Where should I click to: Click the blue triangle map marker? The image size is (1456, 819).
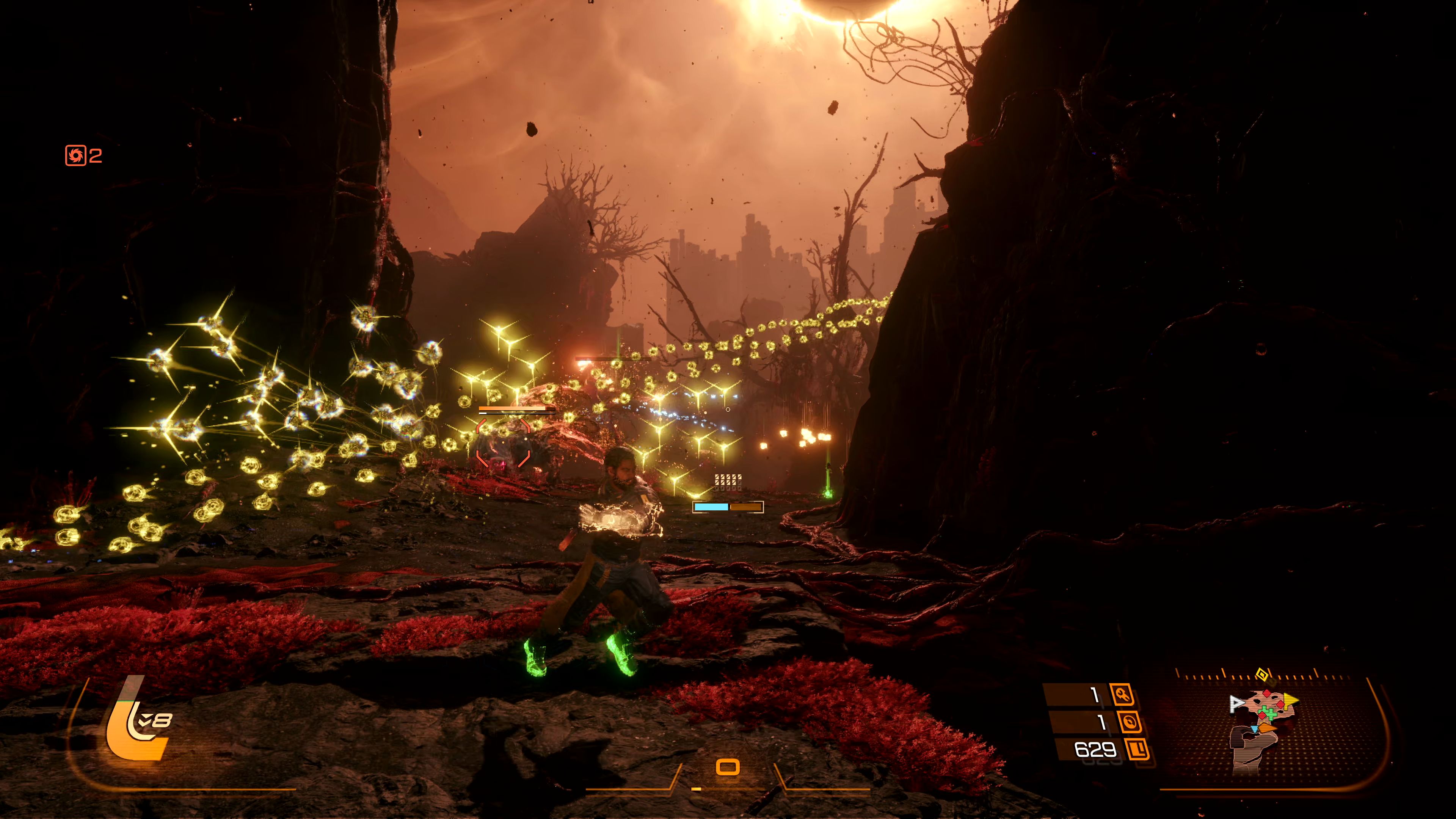[x=1254, y=729]
